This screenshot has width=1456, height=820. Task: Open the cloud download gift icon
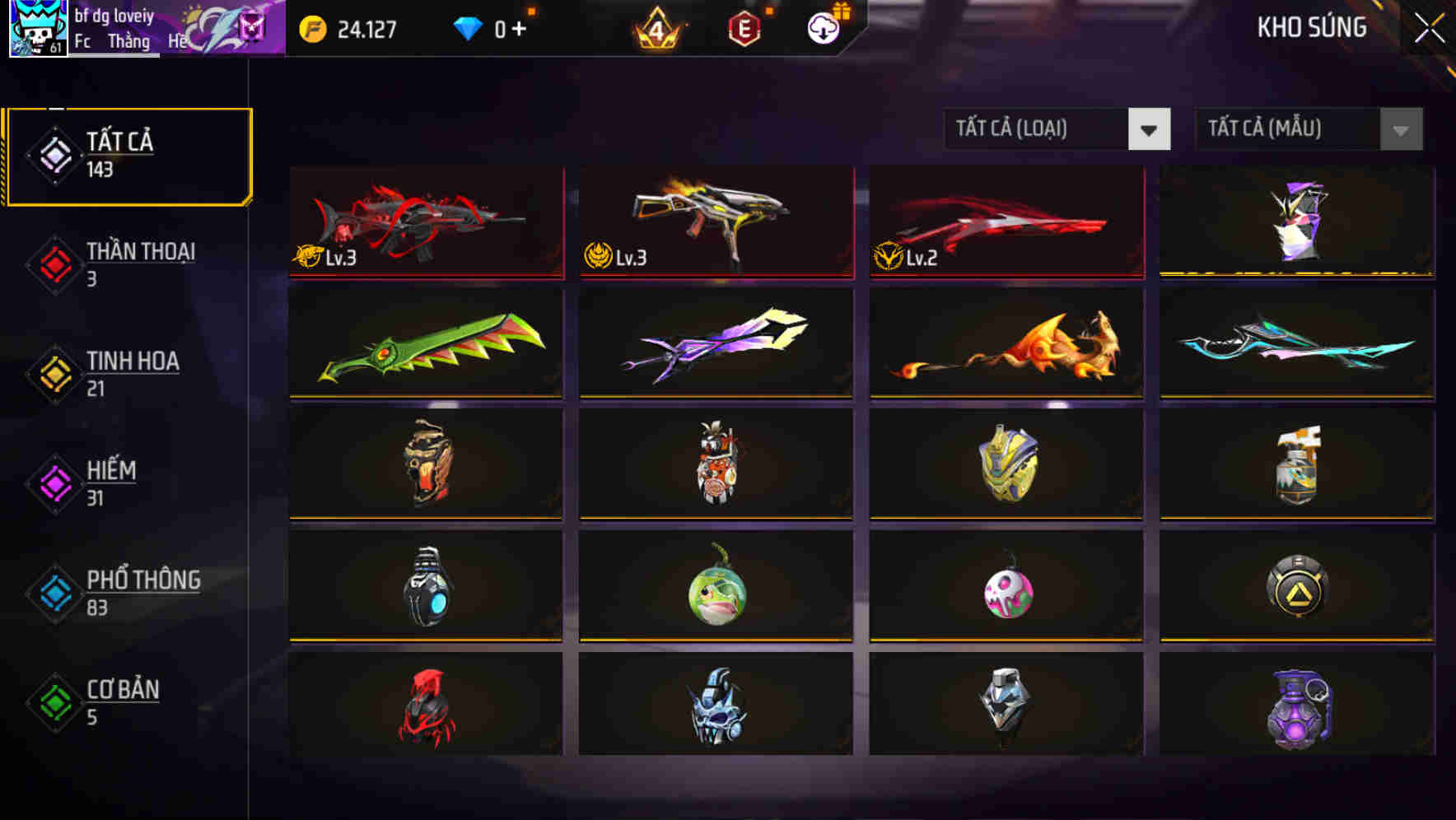pos(821,26)
